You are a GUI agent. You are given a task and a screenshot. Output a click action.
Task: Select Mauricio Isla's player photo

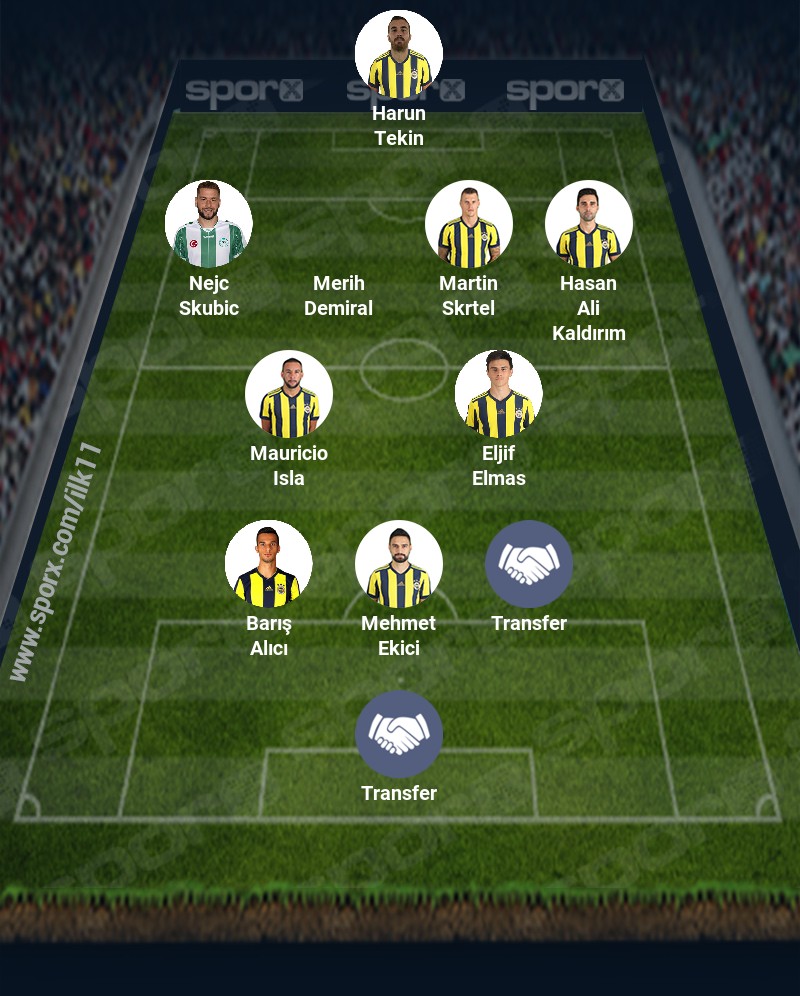pos(289,394)
